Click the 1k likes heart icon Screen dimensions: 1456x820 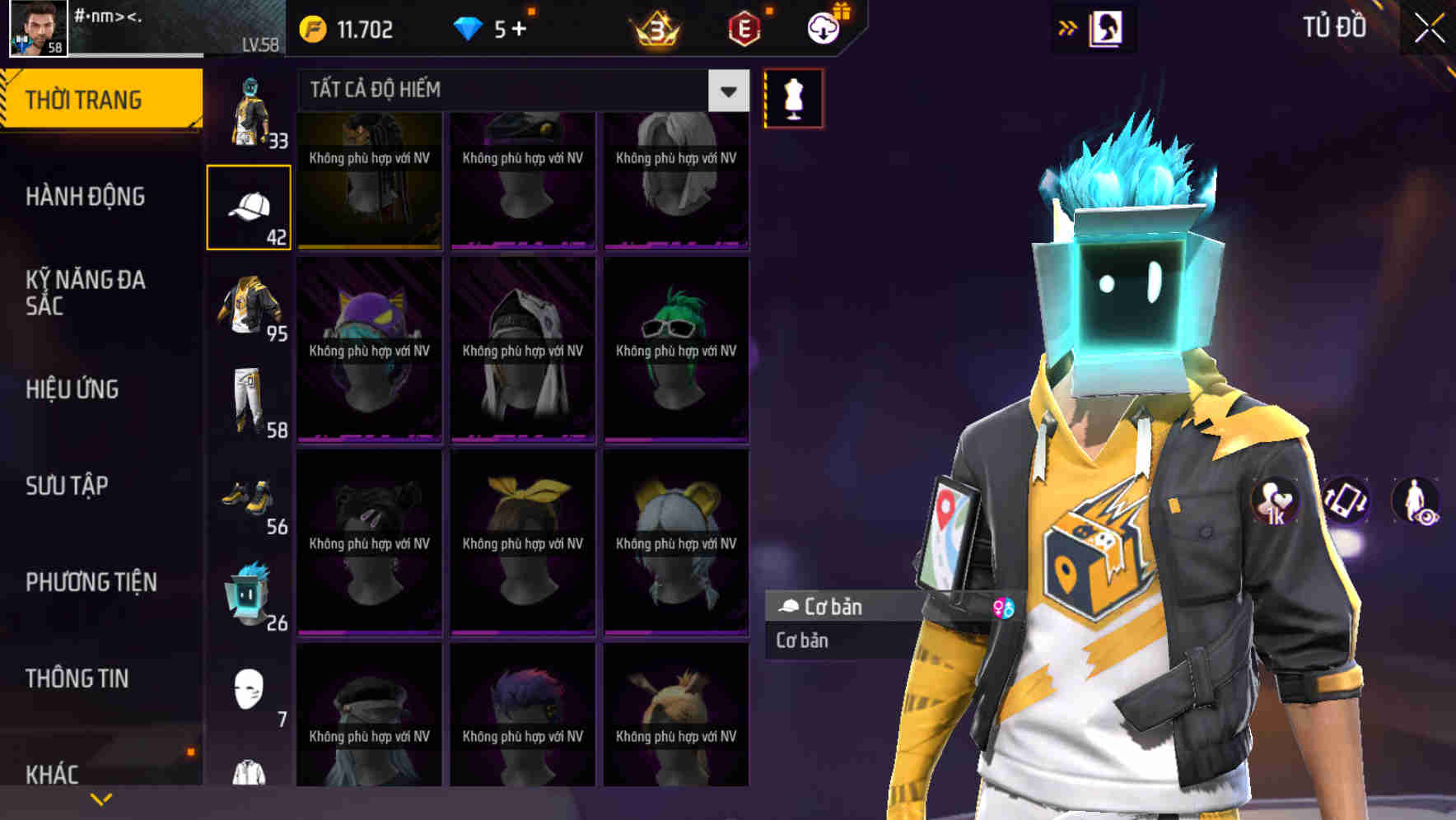pyautogui.click(x=1276, y=501)
